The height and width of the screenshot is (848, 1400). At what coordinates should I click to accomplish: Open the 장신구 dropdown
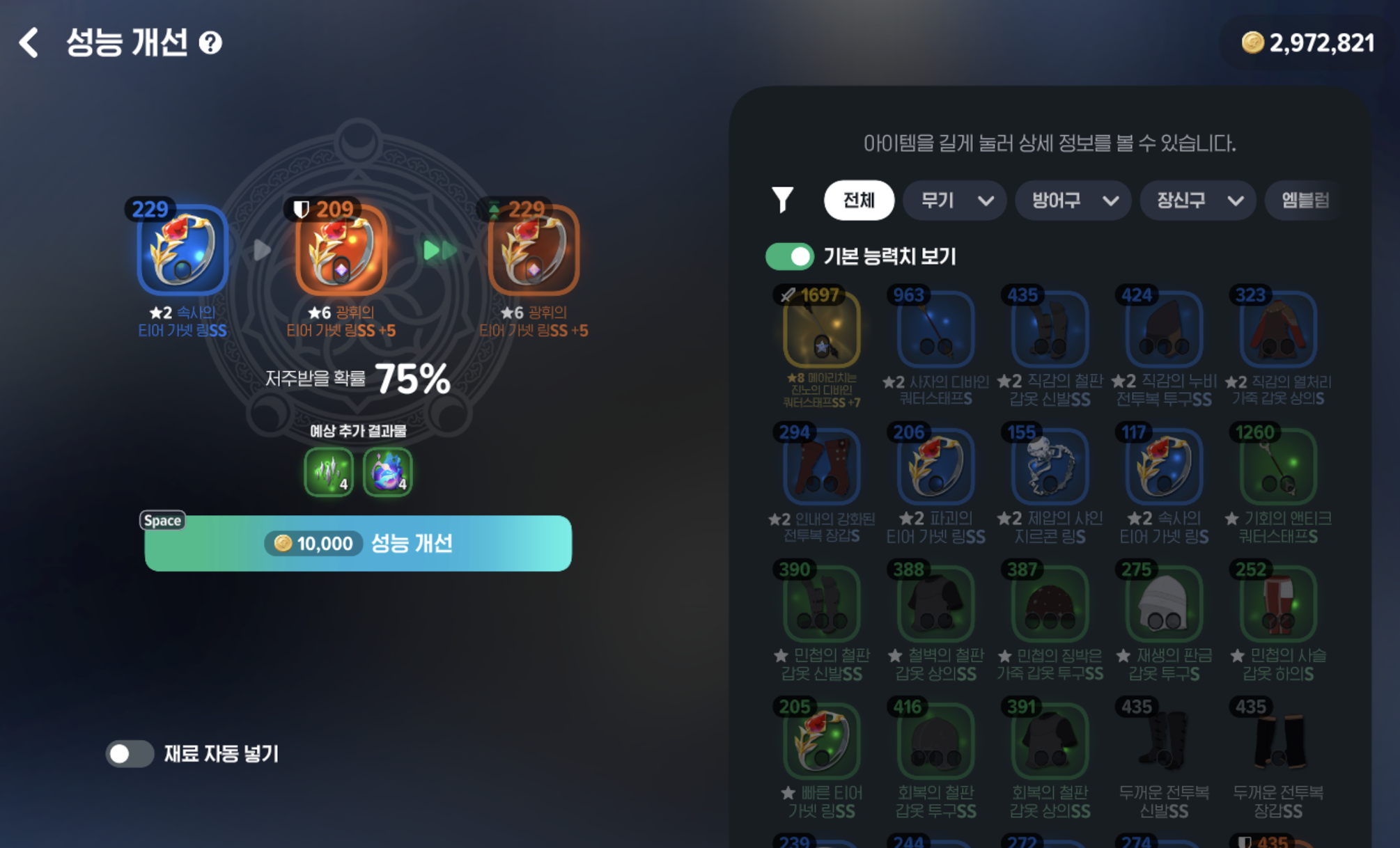click(1197, 201)
